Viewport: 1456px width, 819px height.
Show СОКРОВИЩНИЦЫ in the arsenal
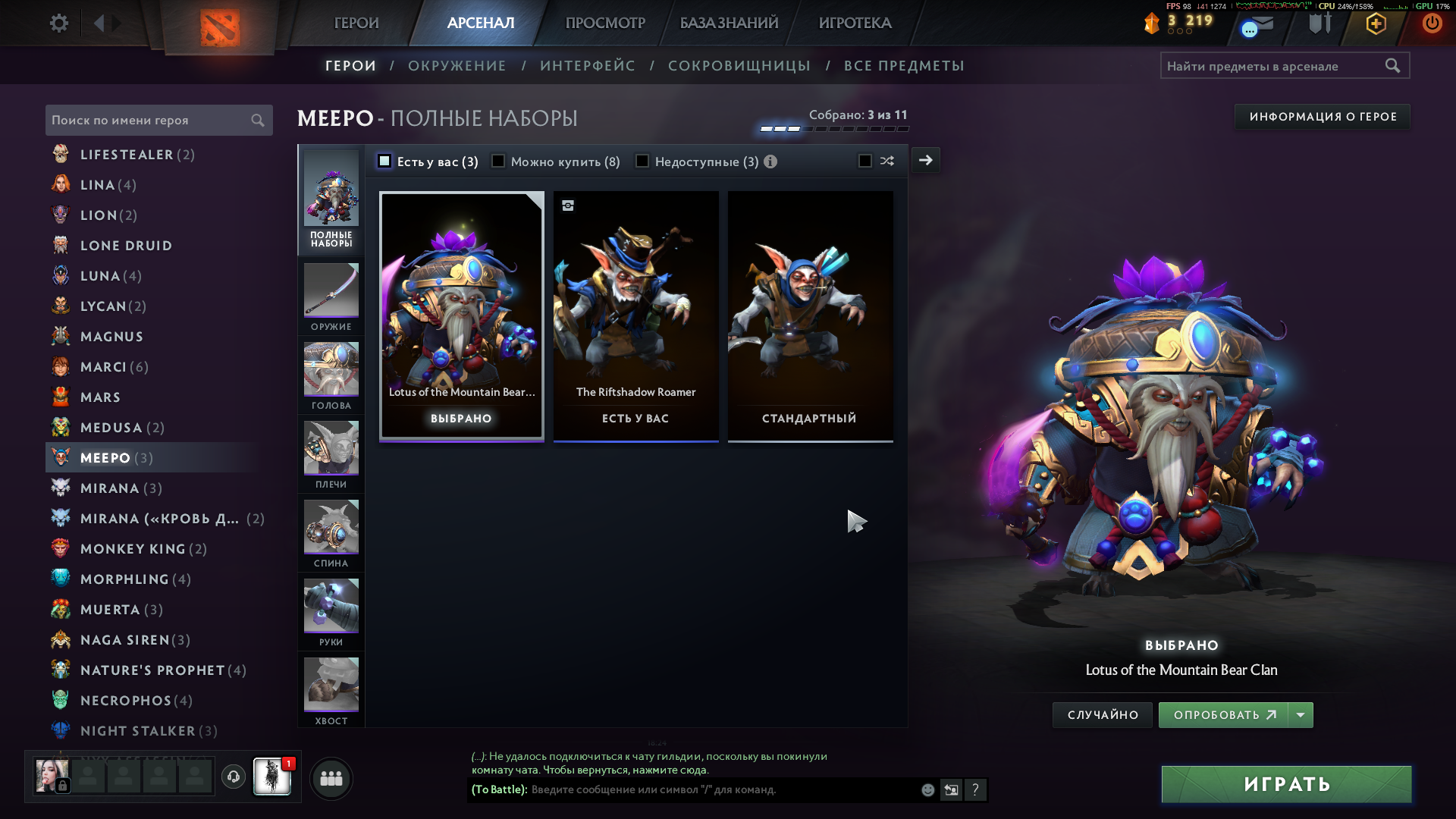point(739,66)
